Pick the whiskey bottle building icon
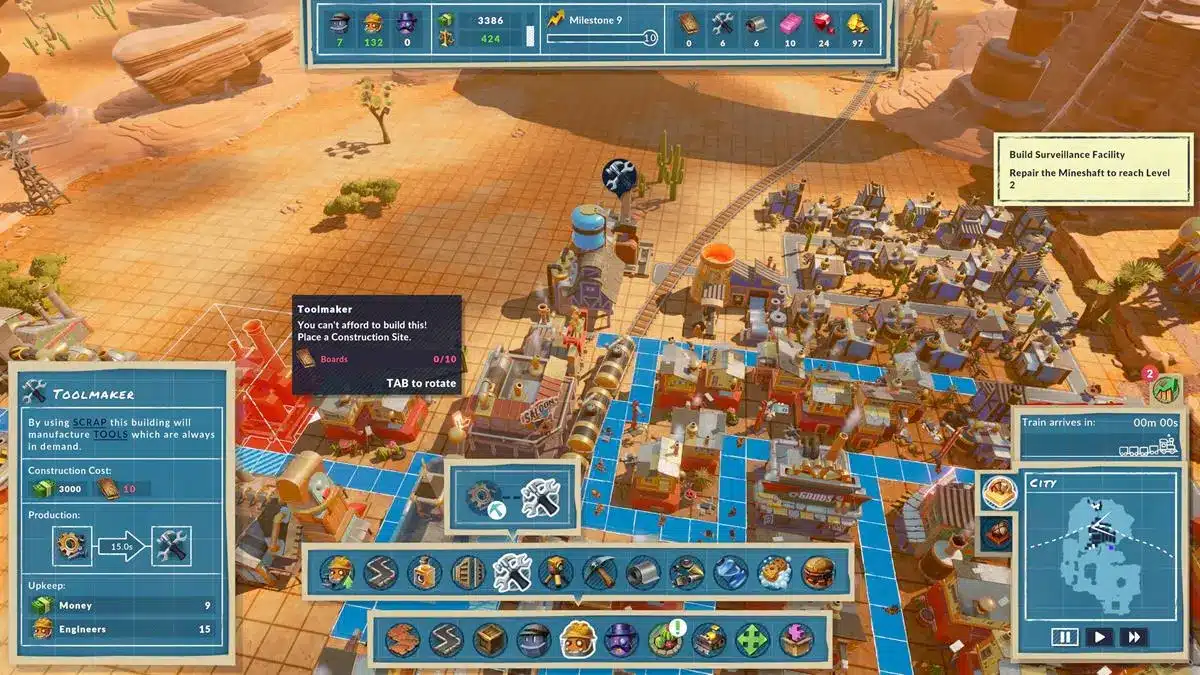1200x675 pixels. pos(425,572)
